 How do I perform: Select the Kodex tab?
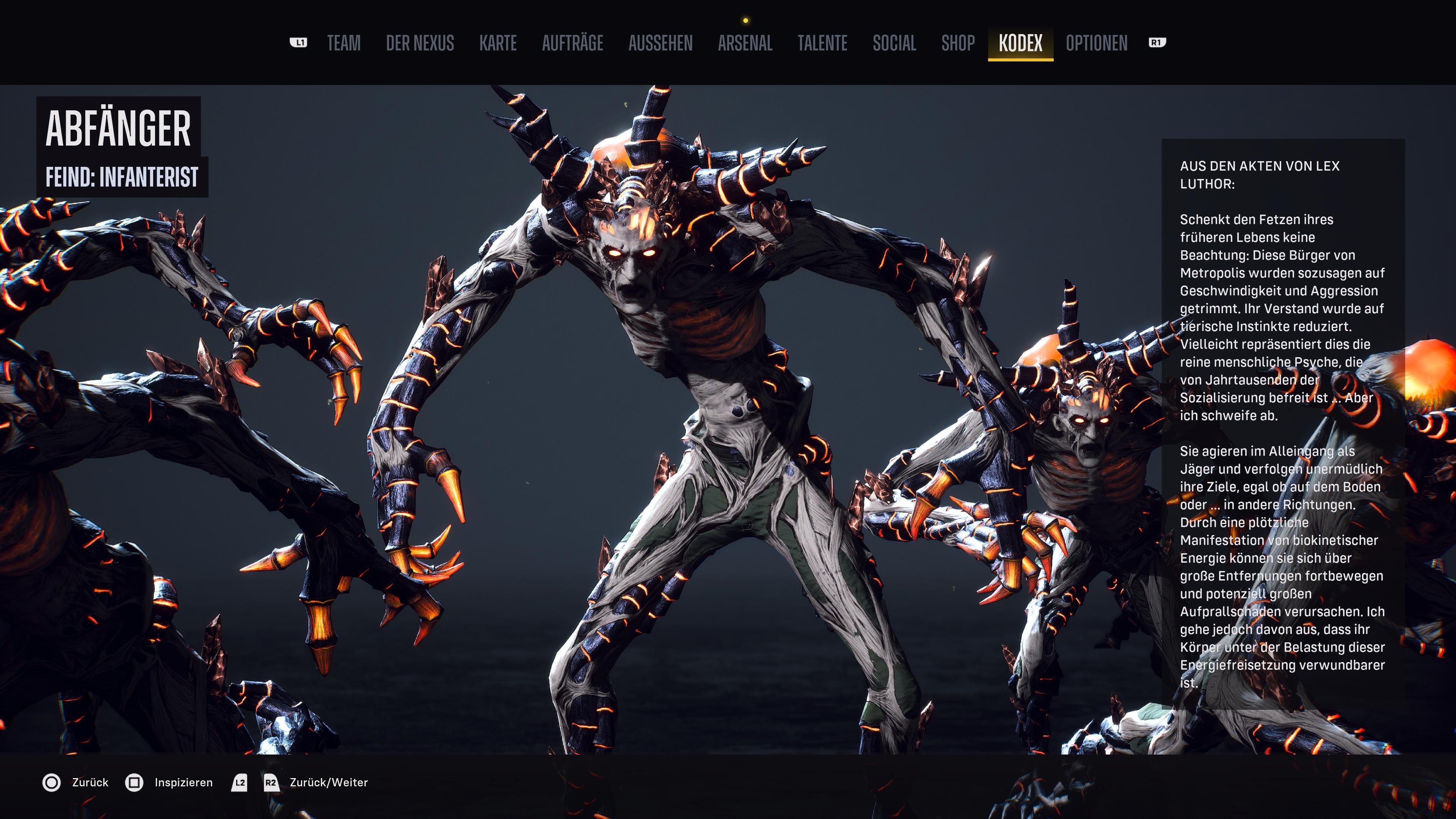click(1020, 43)
